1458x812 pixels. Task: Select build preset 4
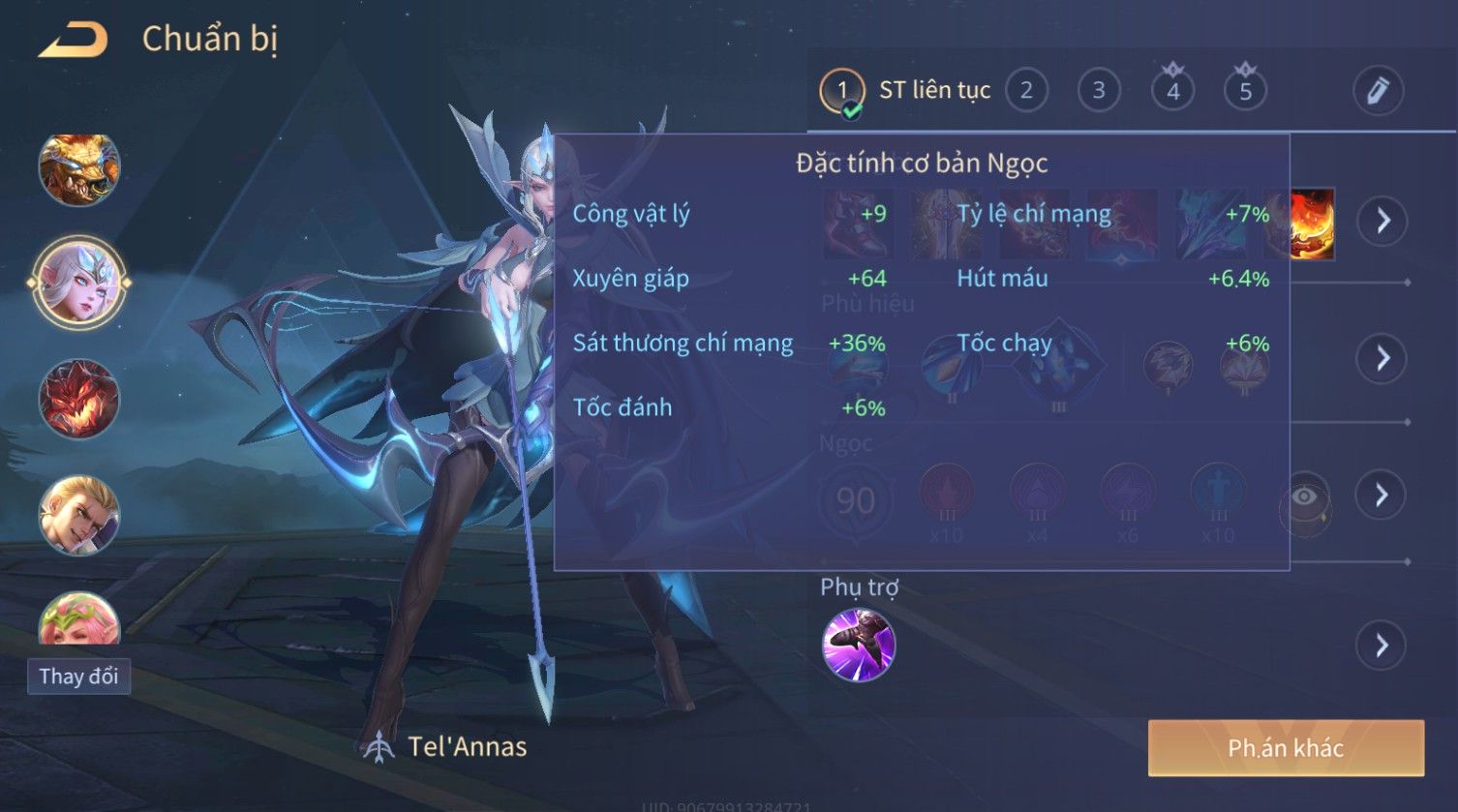point(1172,91)
